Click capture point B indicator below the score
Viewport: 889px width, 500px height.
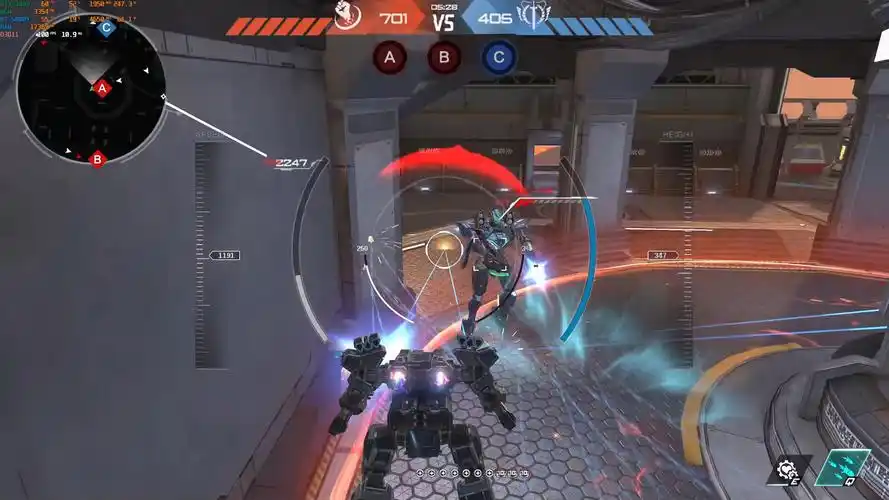(444, 58)
